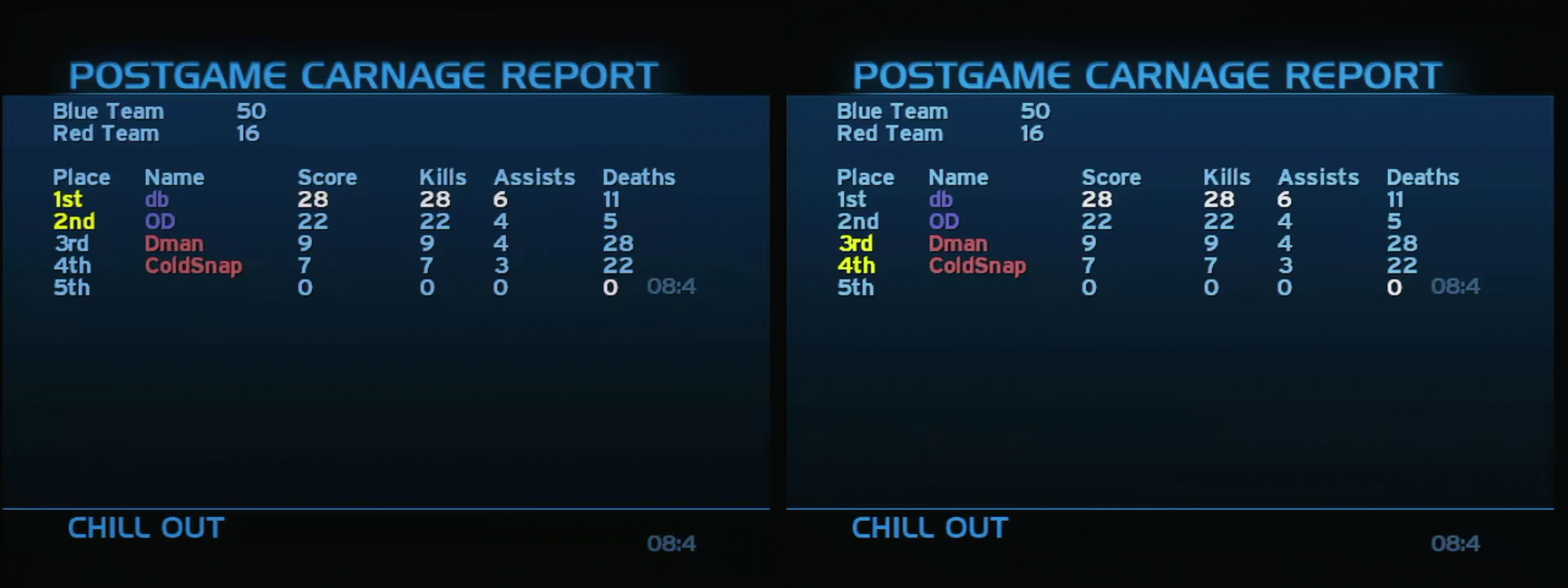The height and width of the screenshot is (588, 1568).
Task: Select player name OD on left scoreboard
Action: [x=158, y=221]
